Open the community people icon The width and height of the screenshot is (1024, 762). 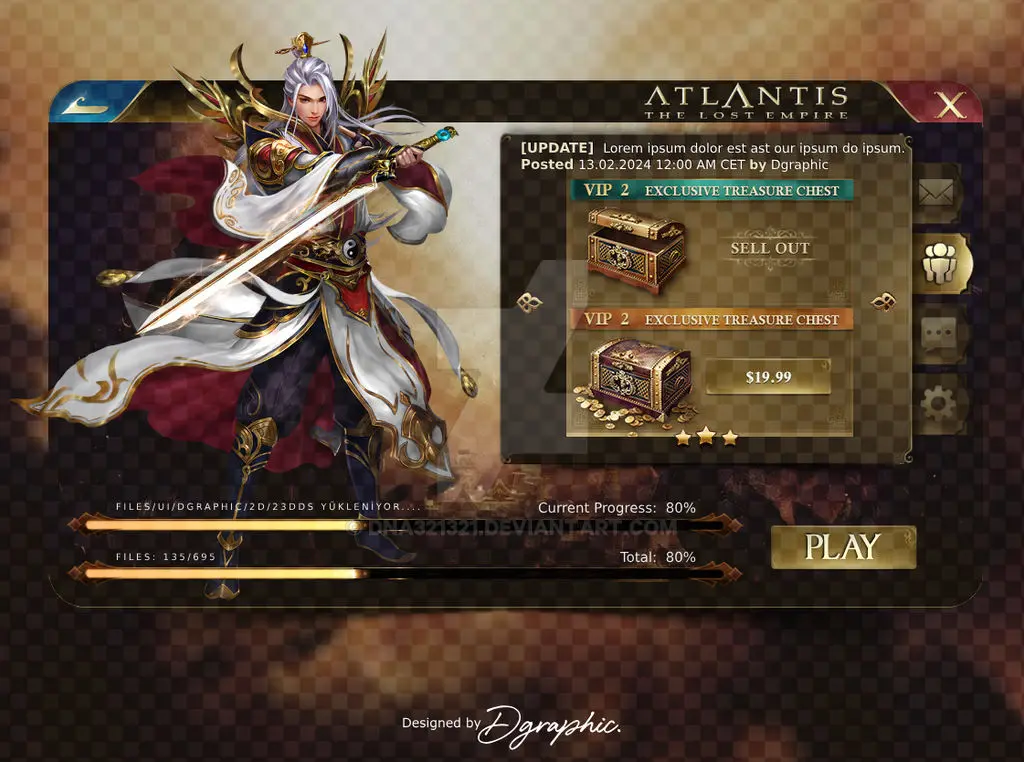[941, 263]
